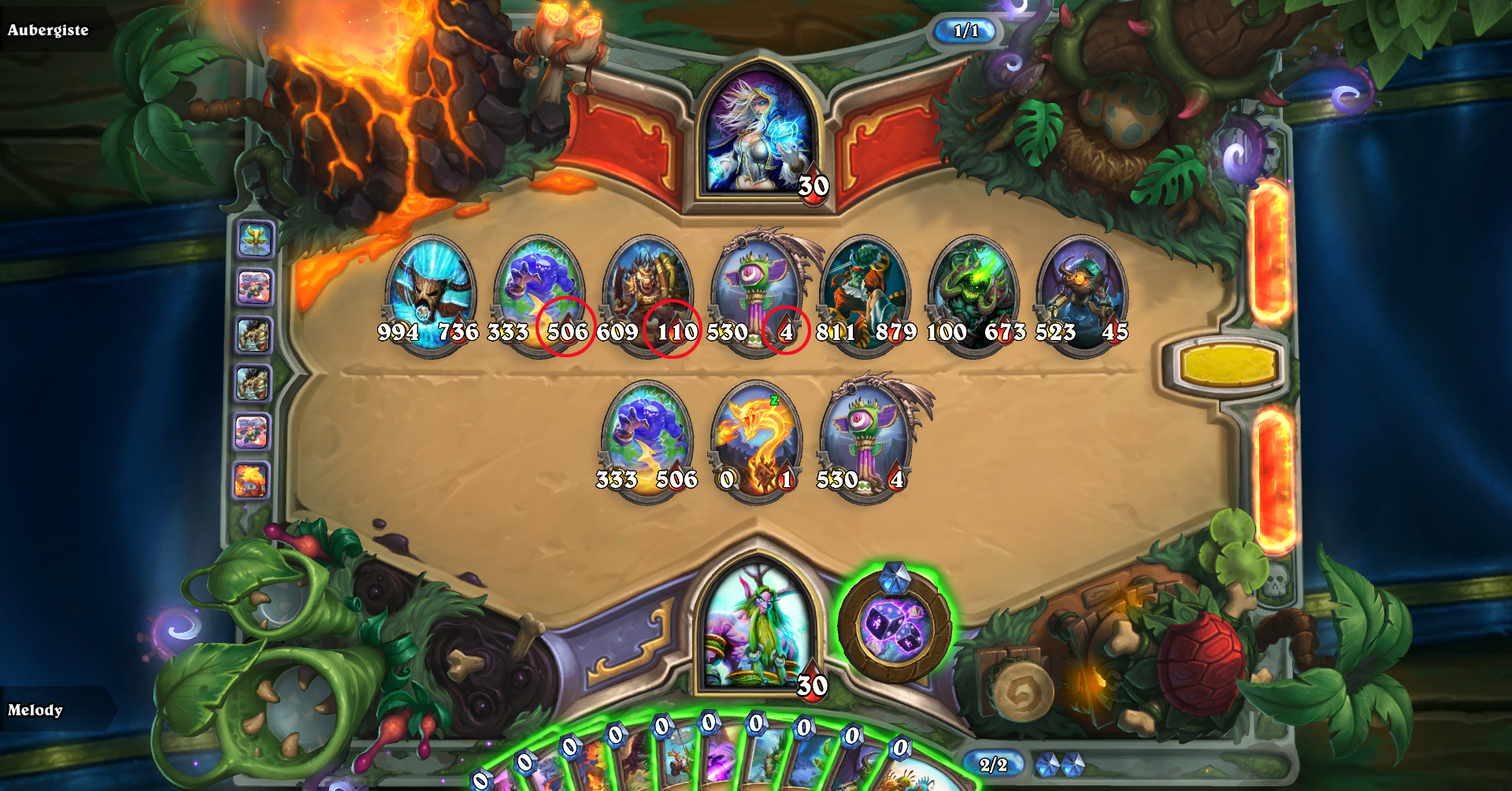This screenshot has height=791, width=1512.
Task: Select the lower trogg icon in the left sidebar
Action: (x=252, y=383)
